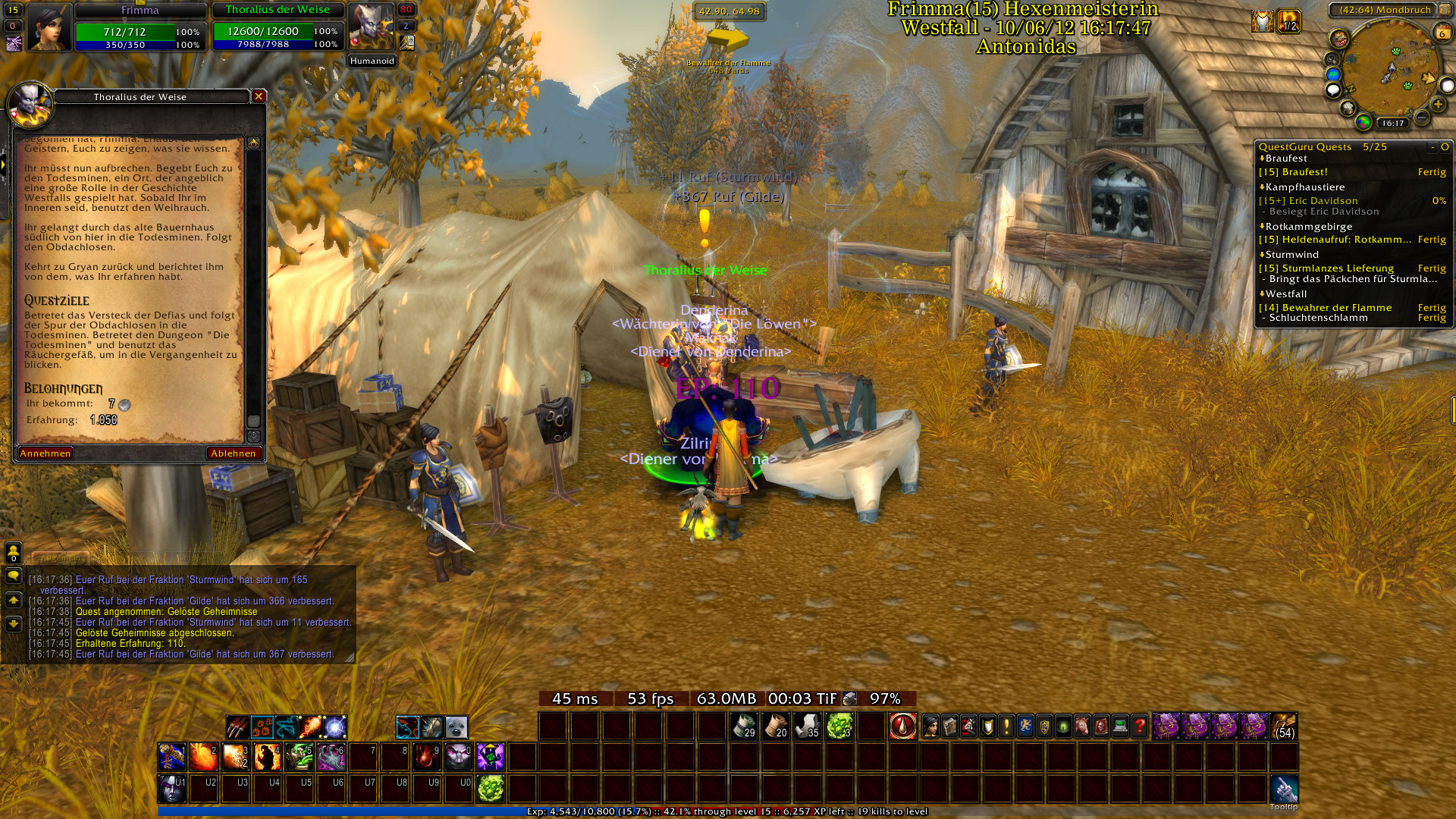Open the backpack showing 54 free slots
The height and width of the screenshot is (819, 1456).
point(1284,726)
